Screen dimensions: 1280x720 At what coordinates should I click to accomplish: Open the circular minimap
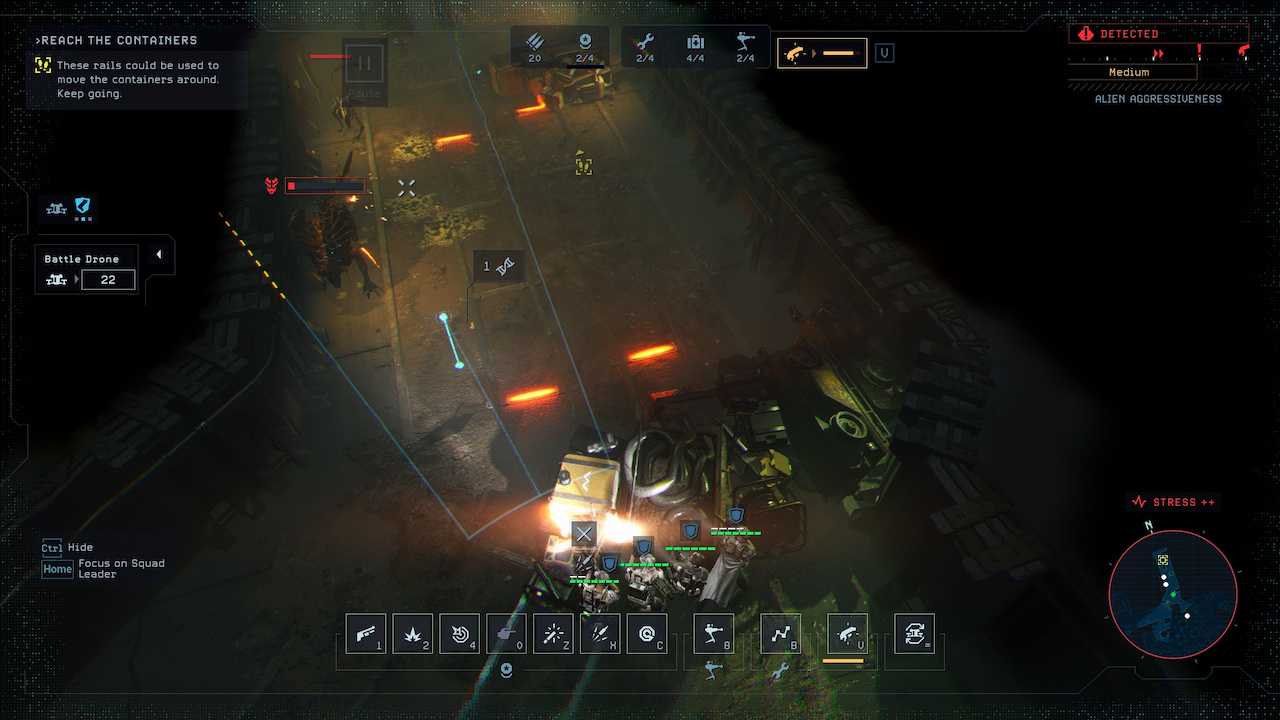1173,594
